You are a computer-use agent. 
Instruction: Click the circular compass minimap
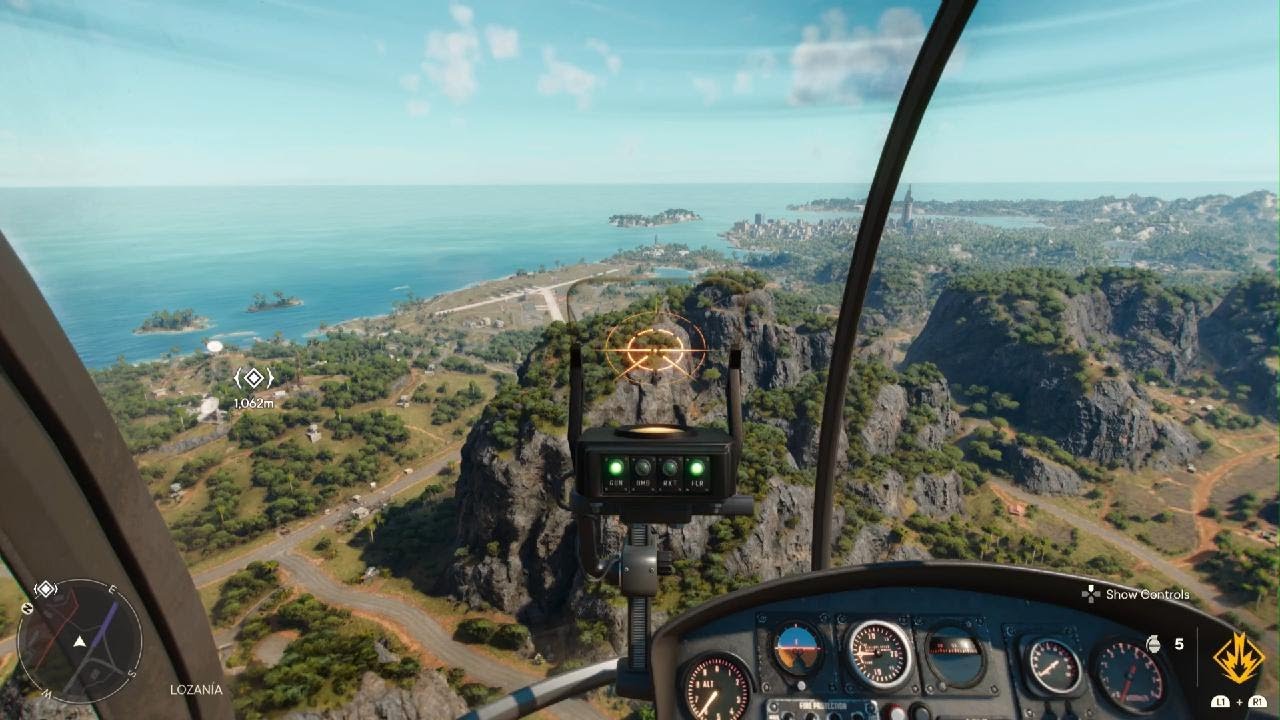pyautogui.click(x=79, y=640)
